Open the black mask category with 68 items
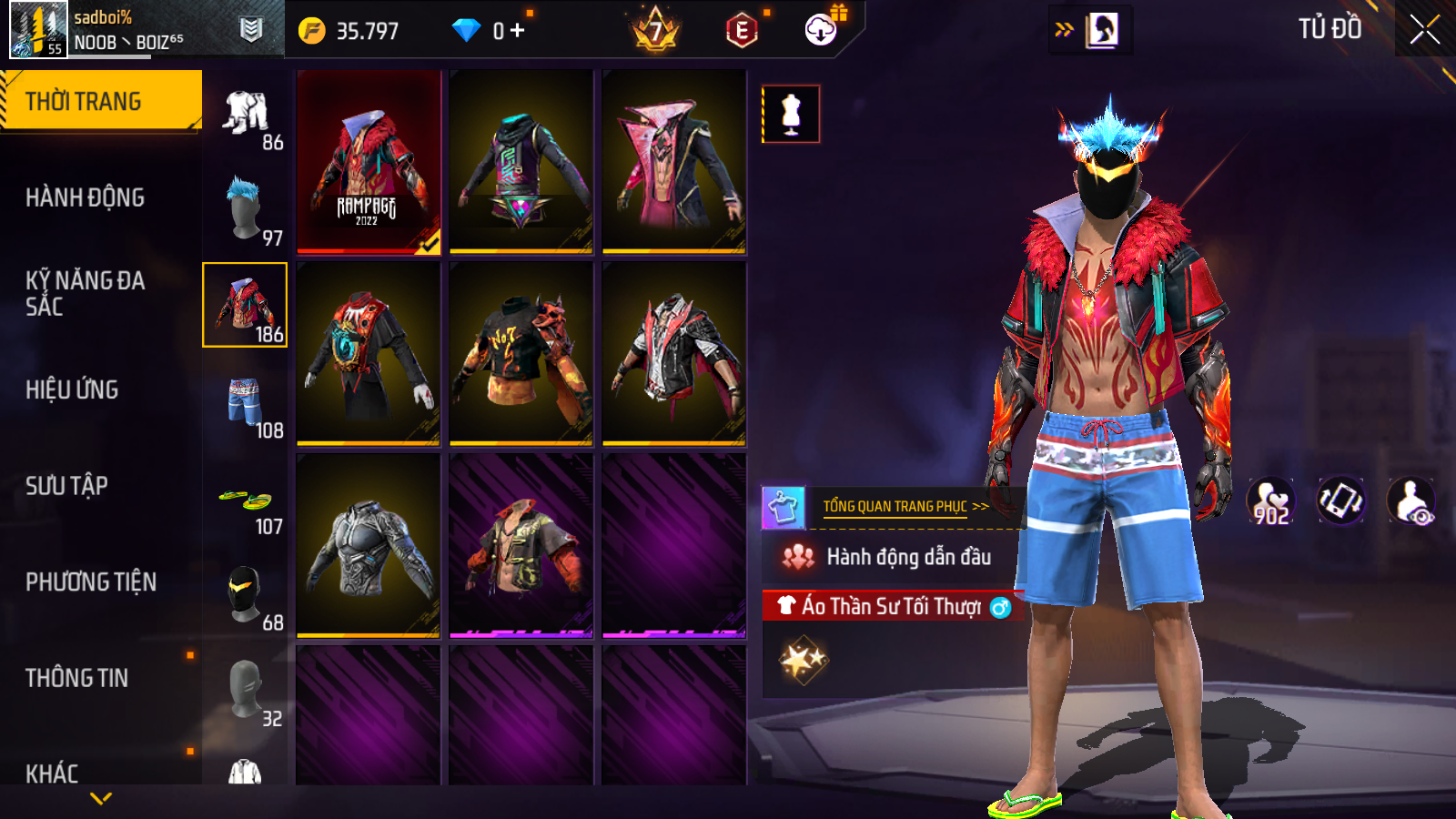This screenshot has width=1456, height=819. click(x=246, y=594)
